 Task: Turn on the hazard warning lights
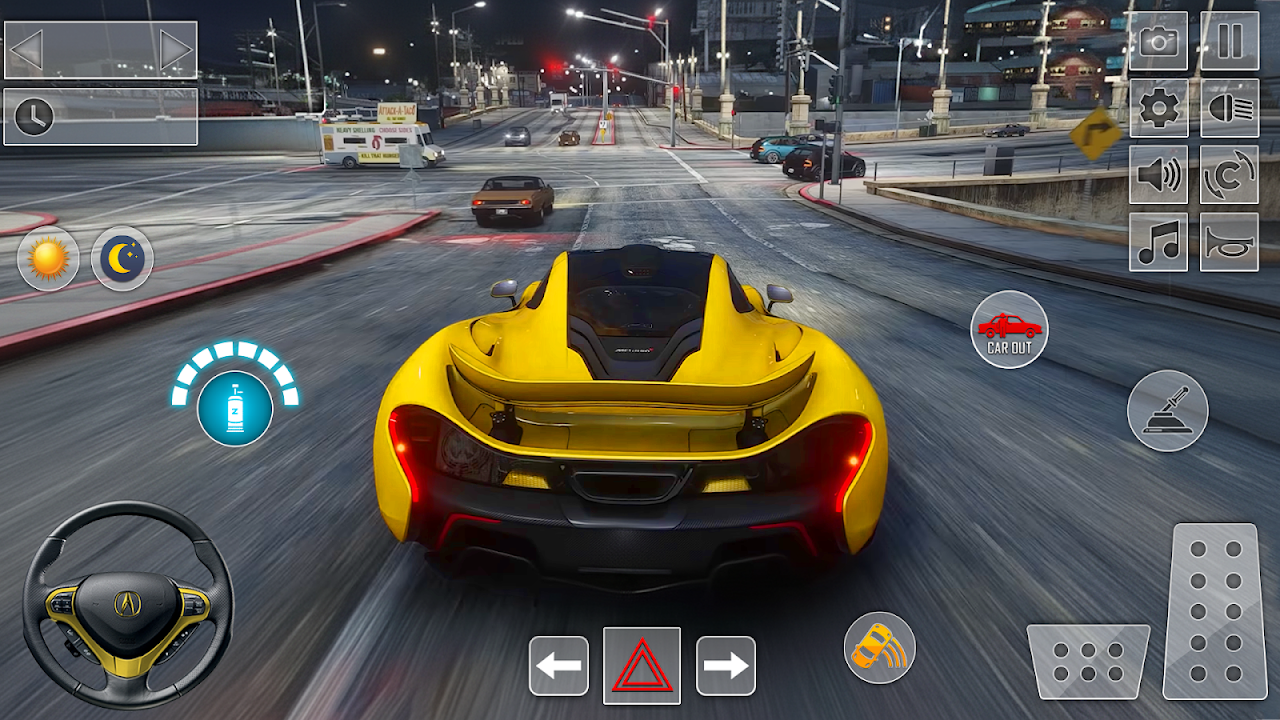click(x=642, y=665)
